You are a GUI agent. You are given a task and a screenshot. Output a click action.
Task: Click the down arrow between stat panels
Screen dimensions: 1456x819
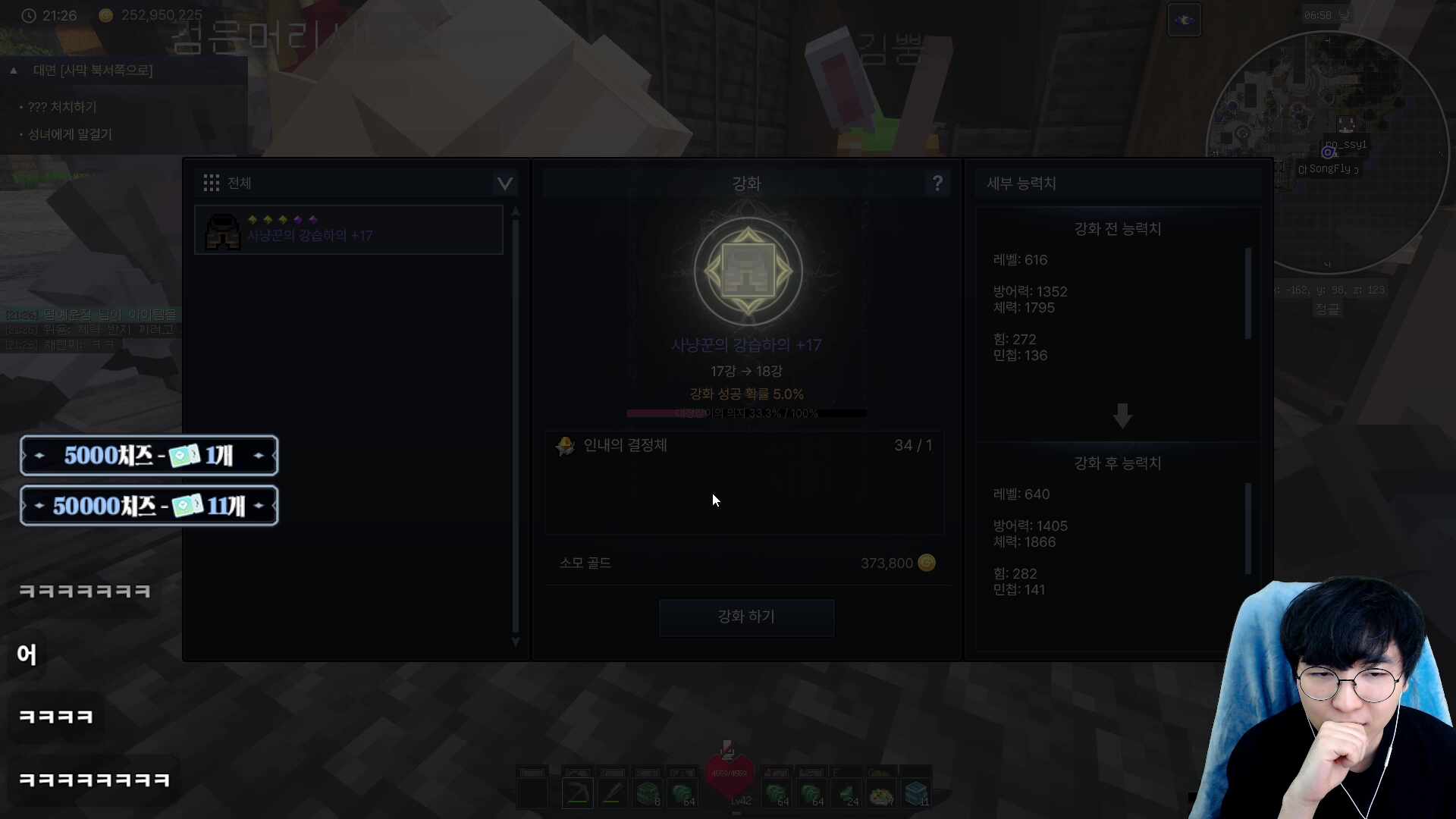pyautogui.click(x=1122, y=416)
